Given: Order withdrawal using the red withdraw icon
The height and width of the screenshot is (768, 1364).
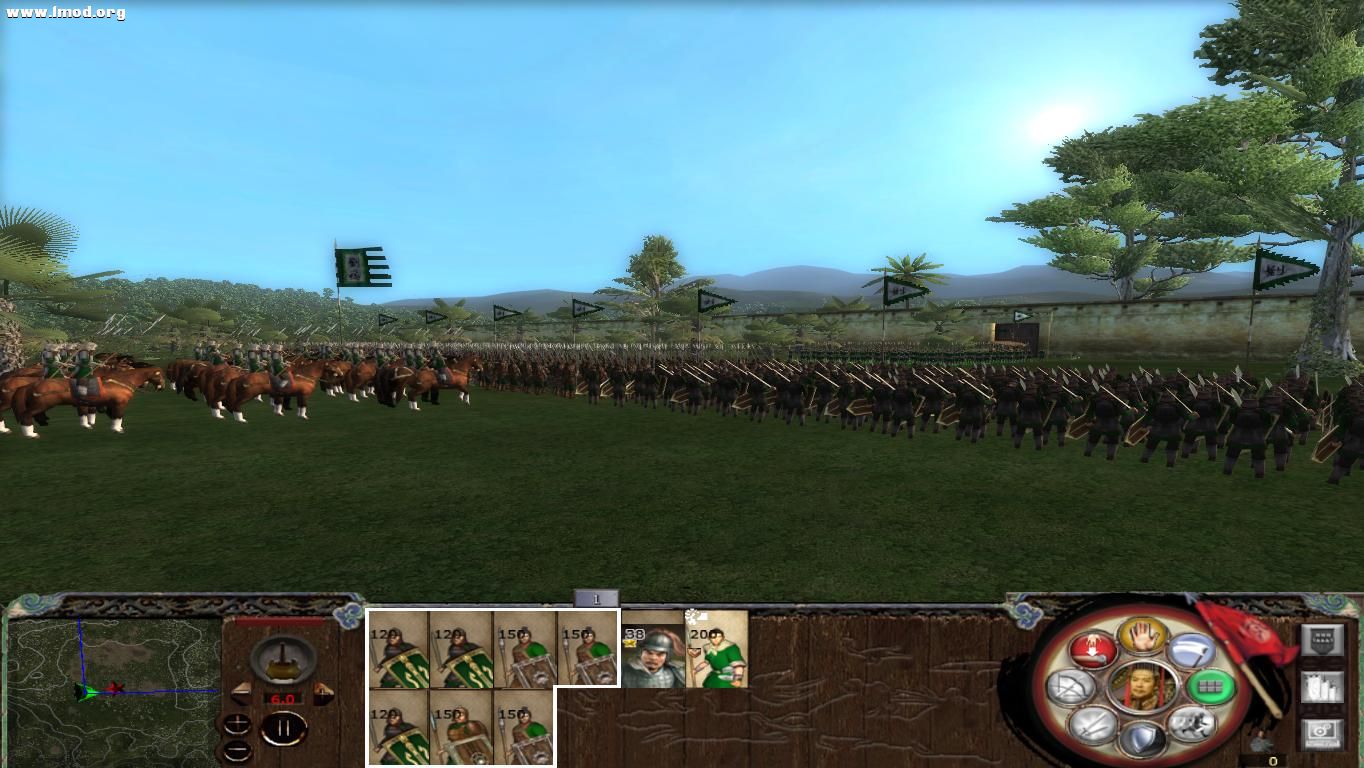Looking at the screenshot, I should [1093, 648].
